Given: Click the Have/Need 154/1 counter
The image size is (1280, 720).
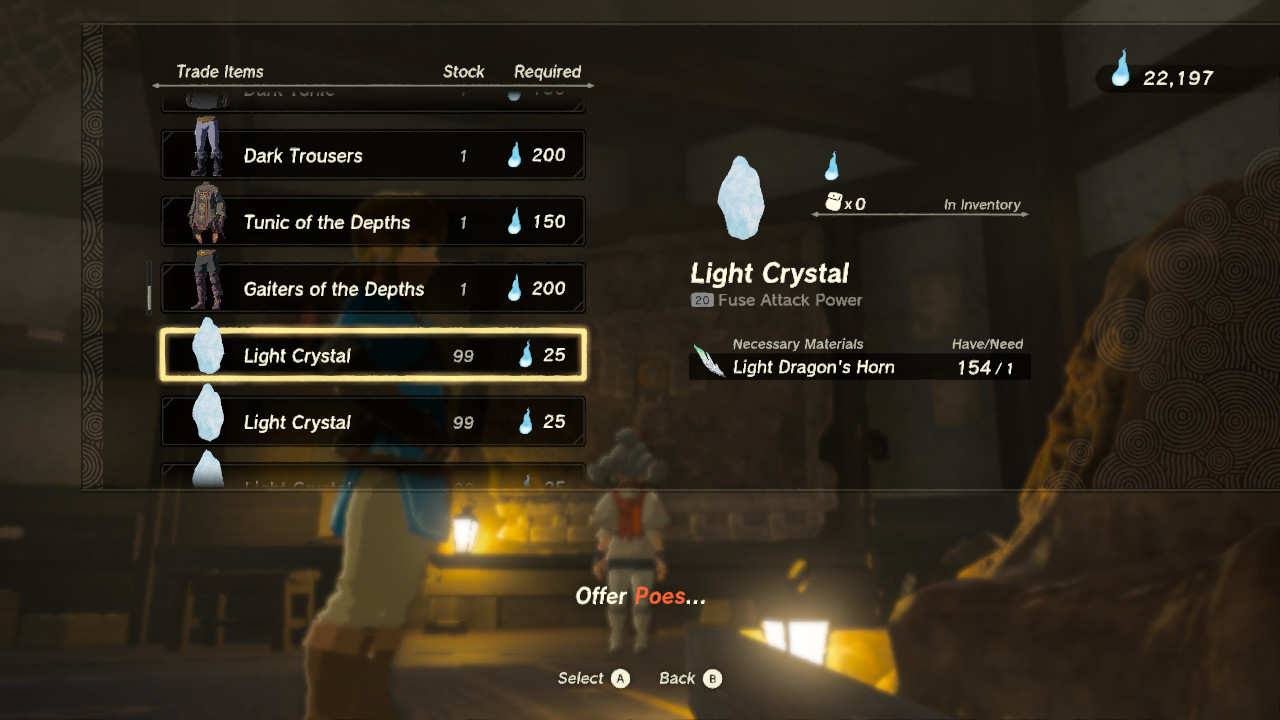Looking at the screenshot, I should point(985,367).
